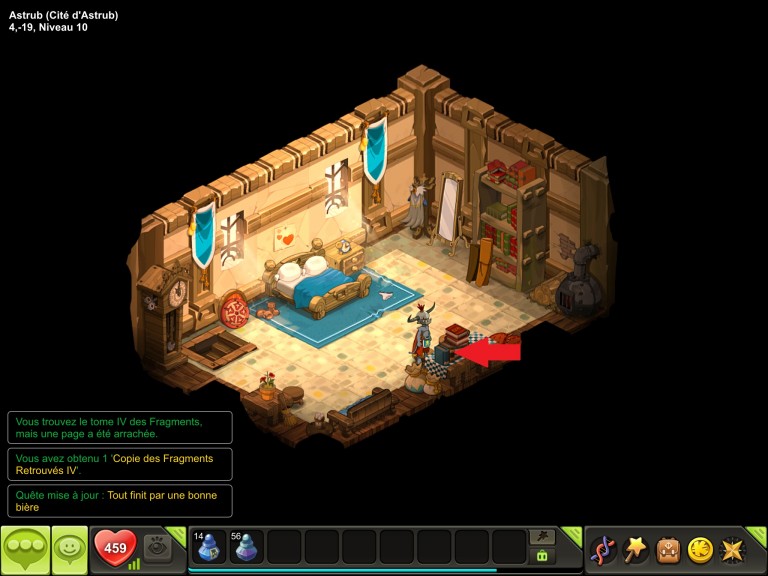Toggle the green padlock hotbar lock
This screenshot has width=768, height=576.
(543, 556)
